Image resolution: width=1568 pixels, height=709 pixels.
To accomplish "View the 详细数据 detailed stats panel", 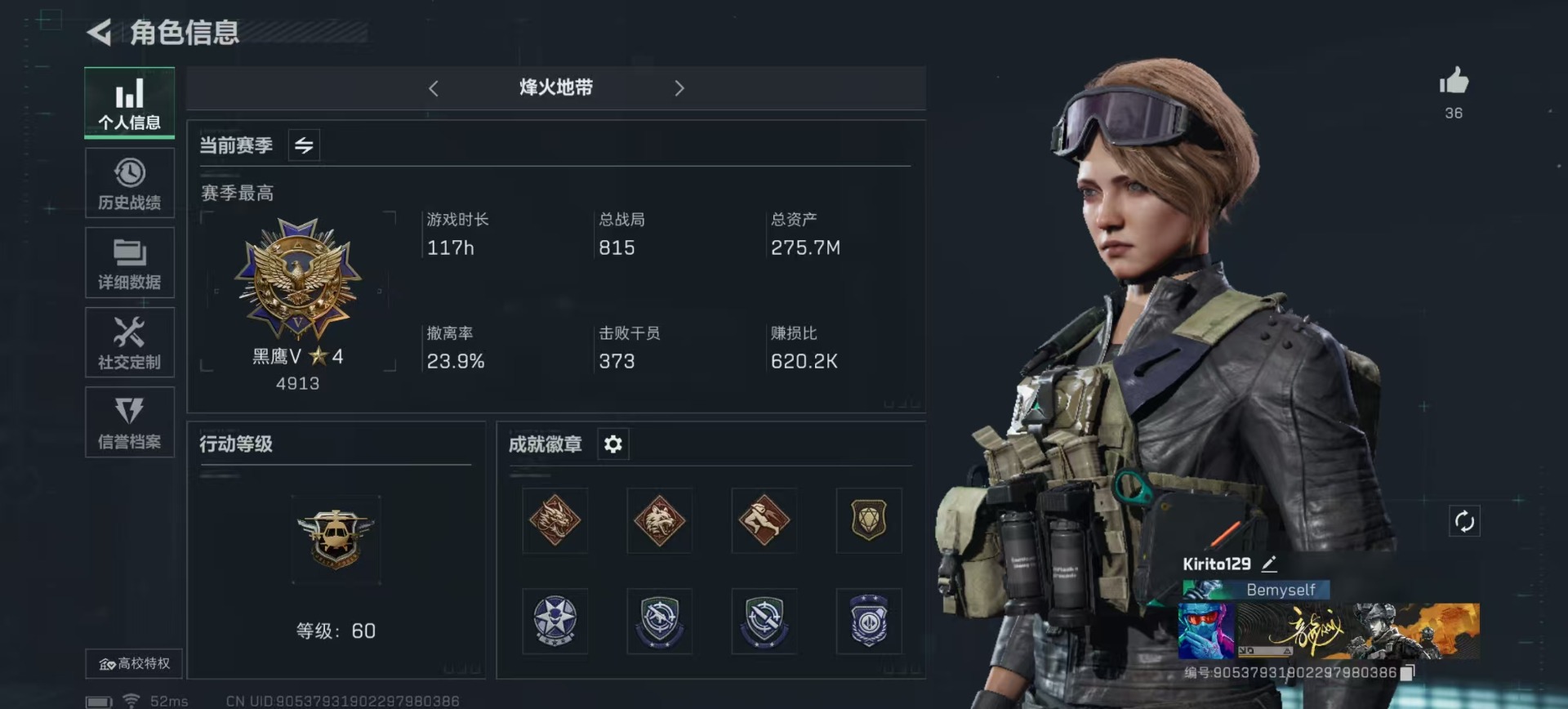I will 129,263.
